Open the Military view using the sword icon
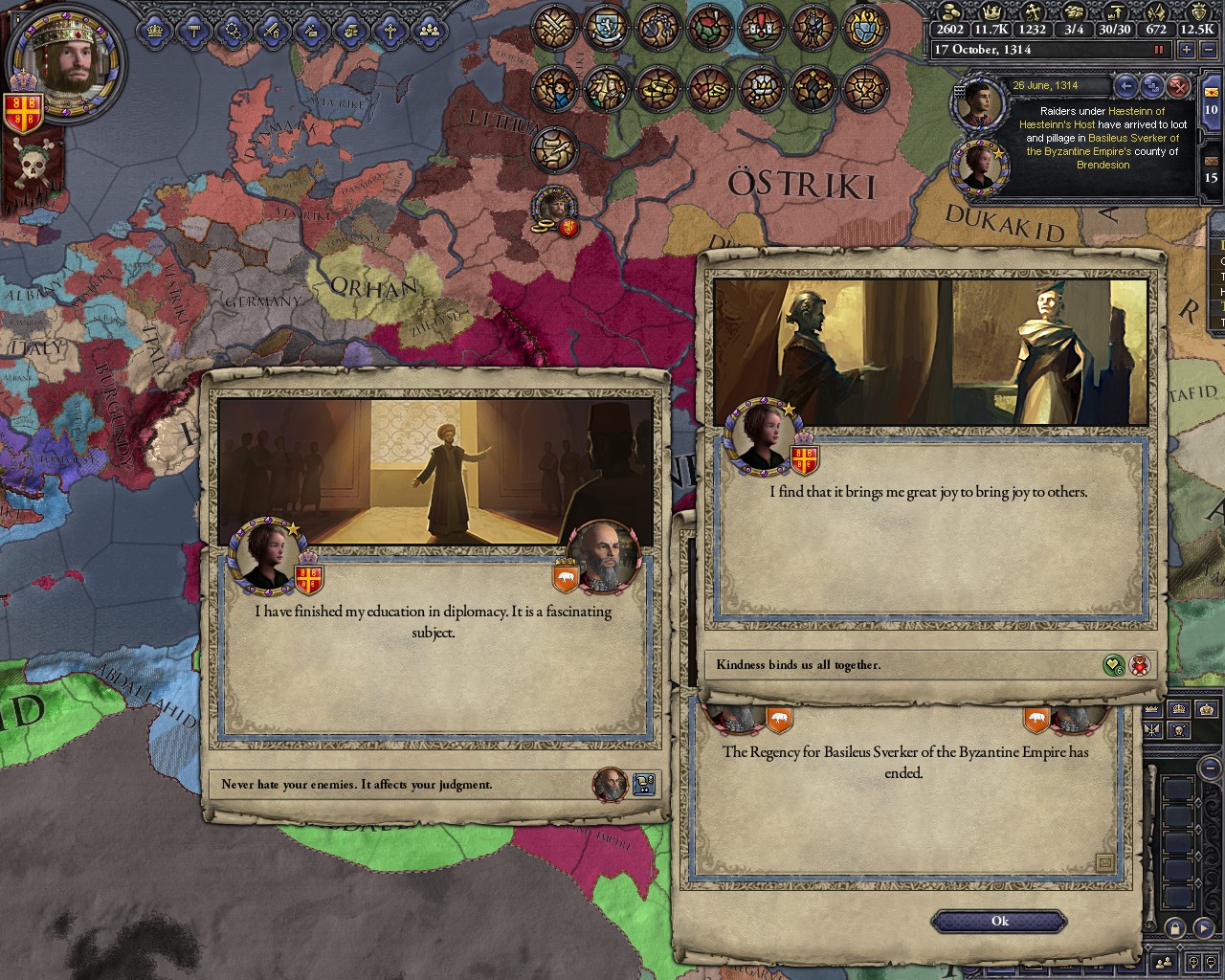1225x980 pixels. click(x=271, y=29)
